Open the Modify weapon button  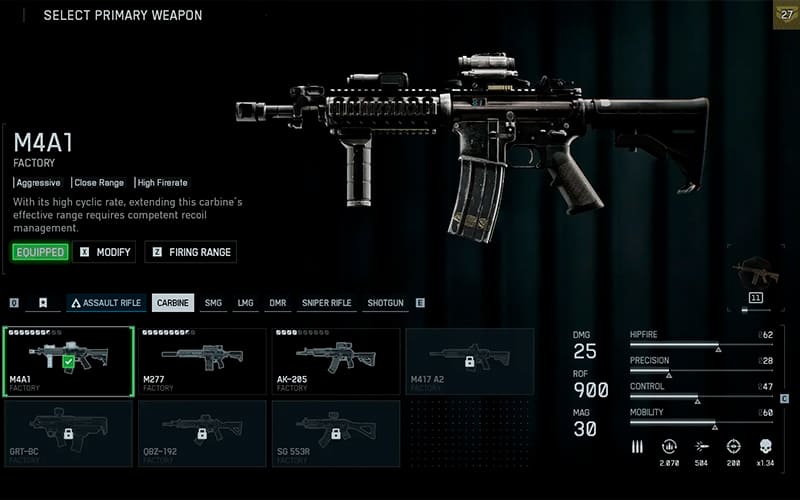(x=105, y=252)
